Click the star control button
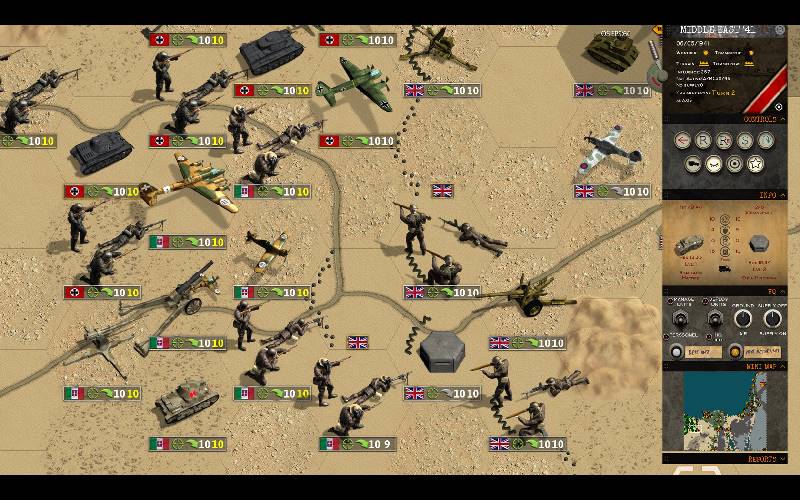Screen dimensions: 800x500 tap(756, 163)
